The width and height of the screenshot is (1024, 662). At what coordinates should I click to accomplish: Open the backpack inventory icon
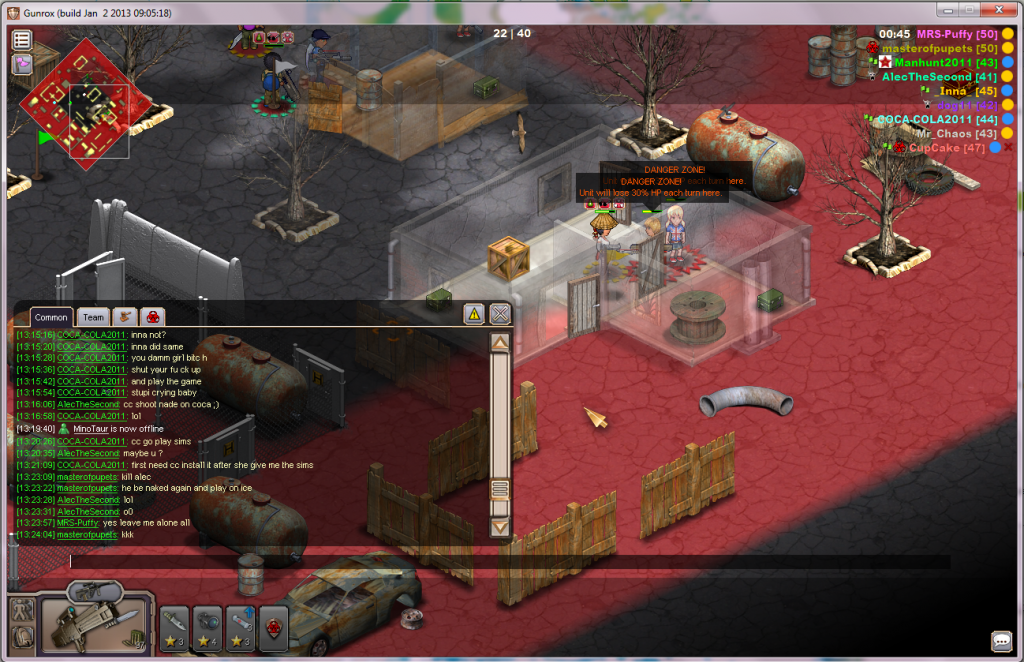(x=22, y=637)
